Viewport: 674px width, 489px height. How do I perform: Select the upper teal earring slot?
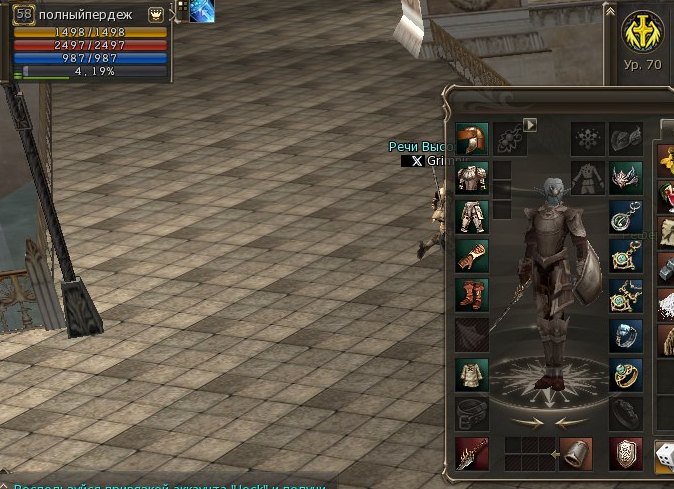tap(626, 216)
